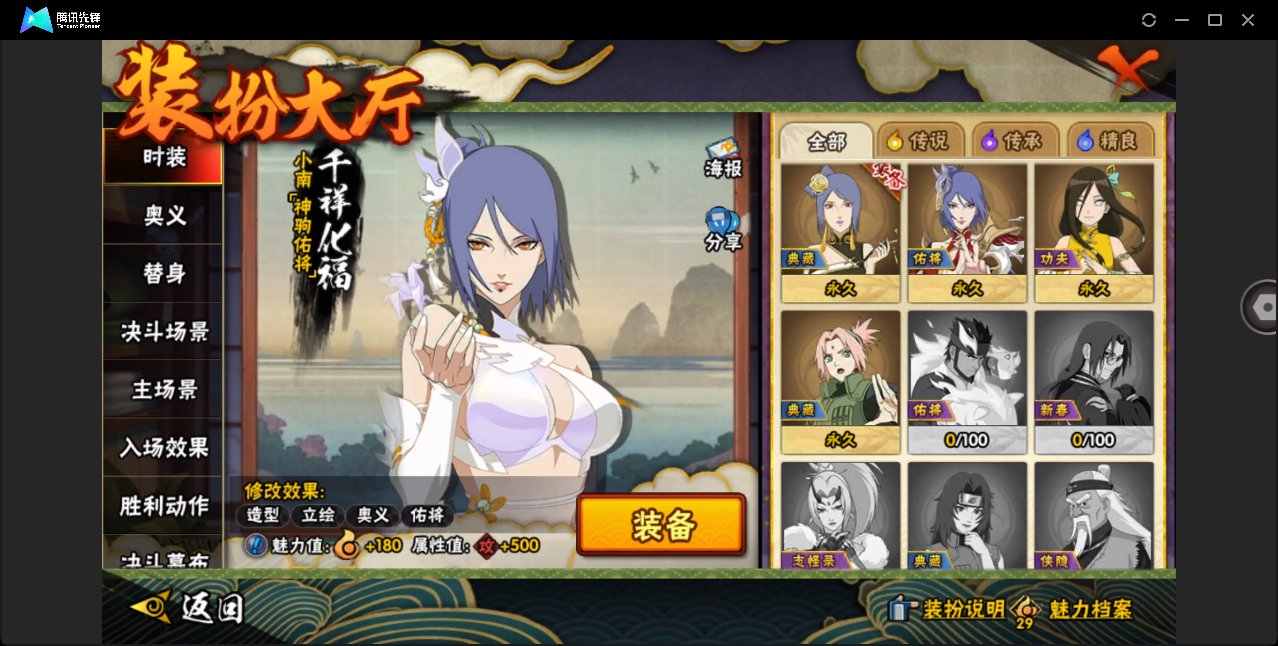Screen dimensions: 1278x646
Task: Select the 时装 costume menu entry
Action: click(x=163, y=157)
